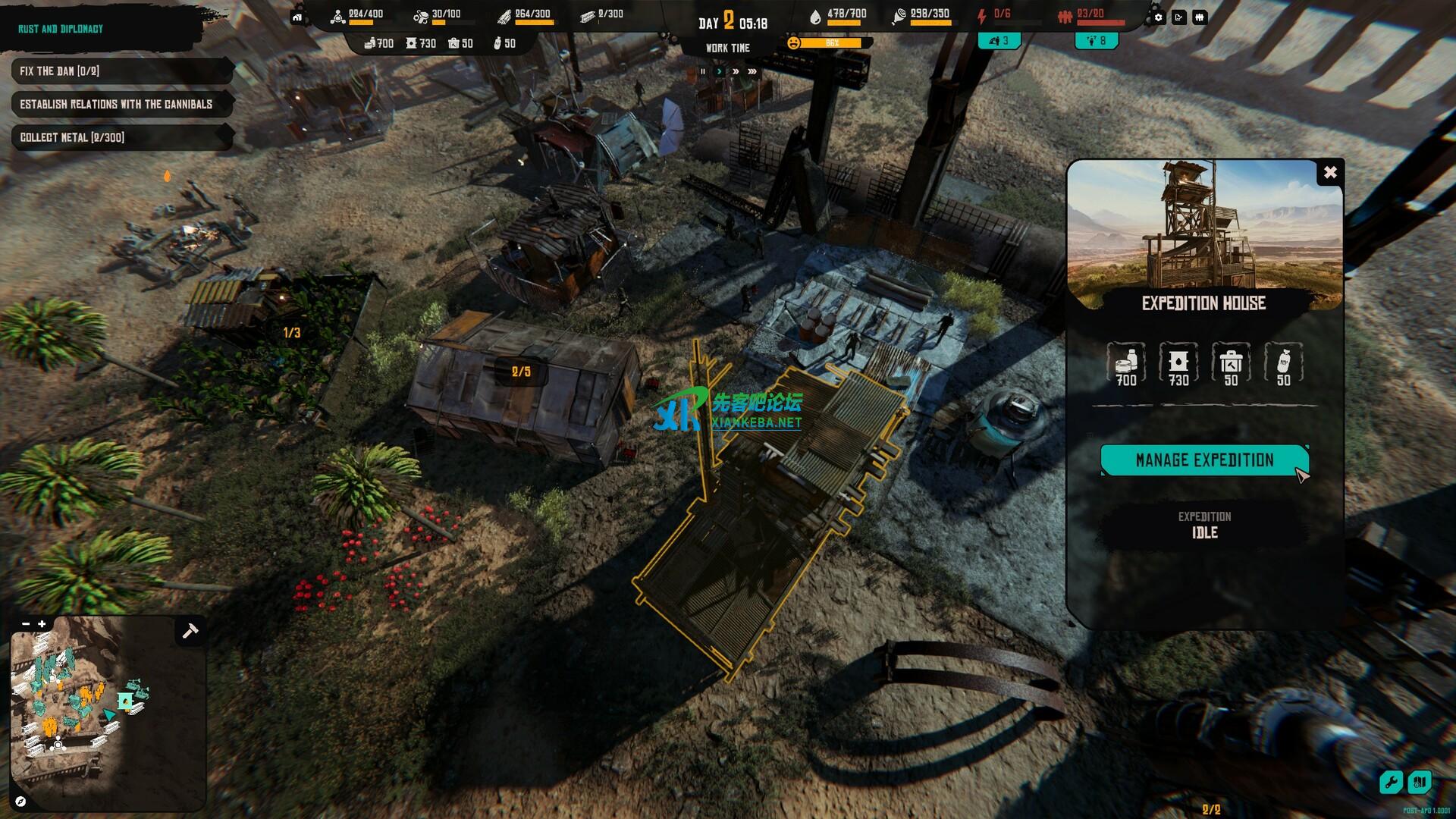The width and height of the screenshot is (1456, 819).
Task: Select the Fix the Dam objective
Action: [x=121, y=71]
